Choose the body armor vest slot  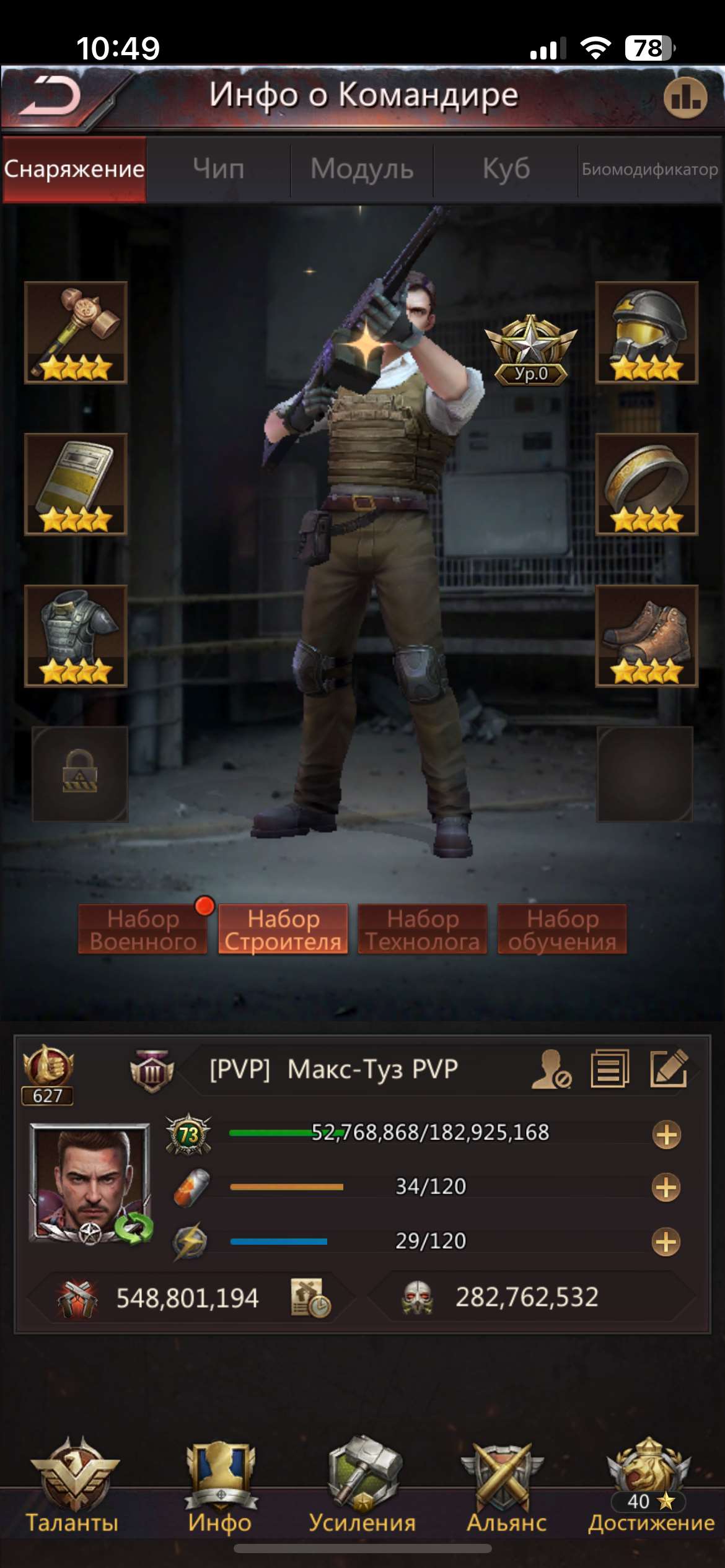[x=76, y=636]
